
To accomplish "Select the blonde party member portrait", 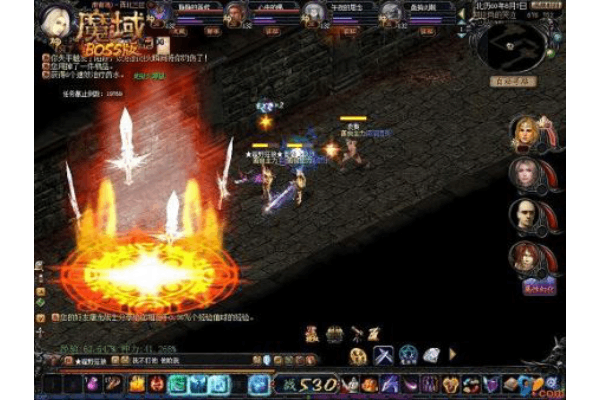I will 526,133.
